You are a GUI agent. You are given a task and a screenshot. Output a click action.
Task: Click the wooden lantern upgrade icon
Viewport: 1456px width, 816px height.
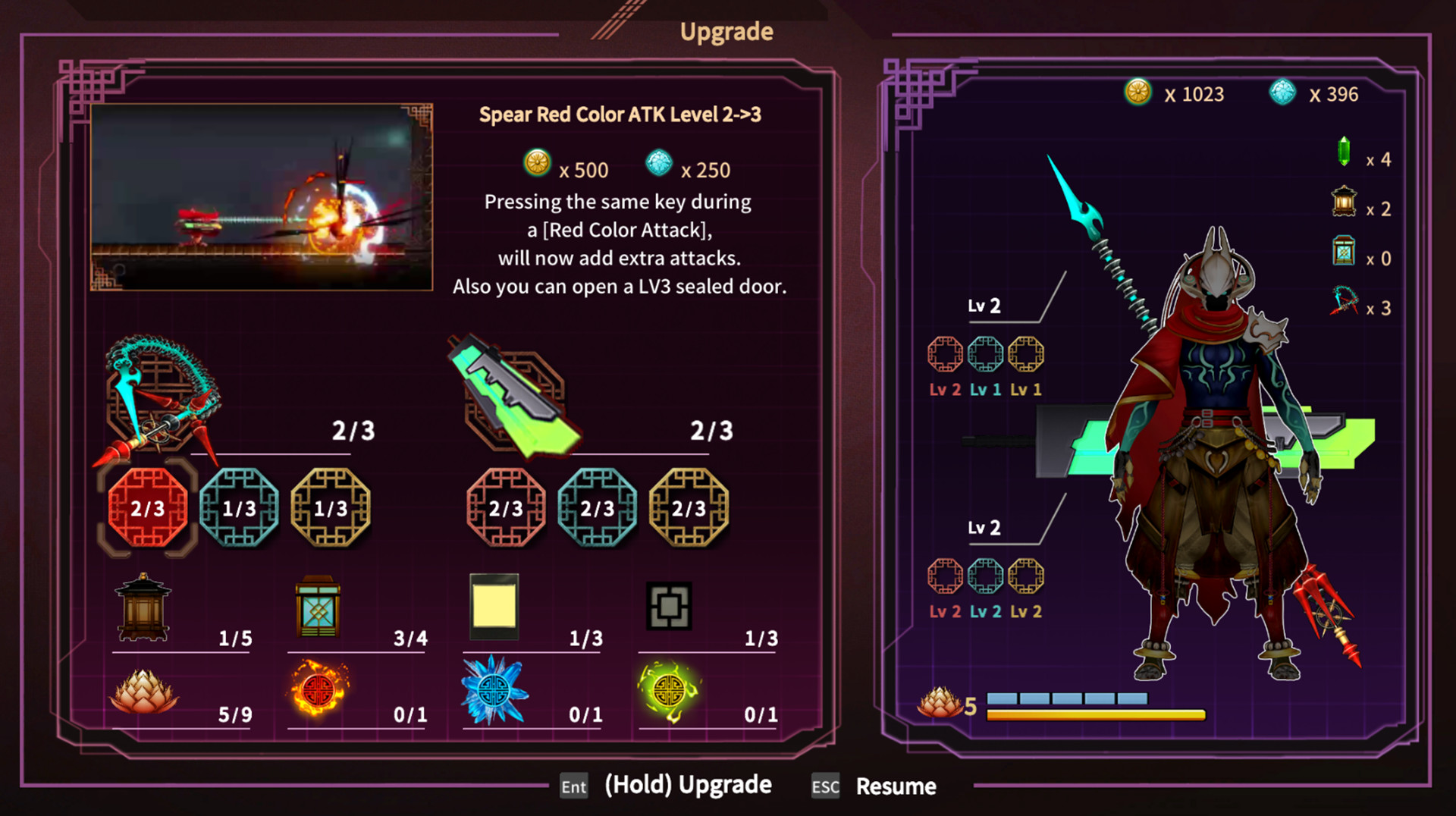point(144,607)
